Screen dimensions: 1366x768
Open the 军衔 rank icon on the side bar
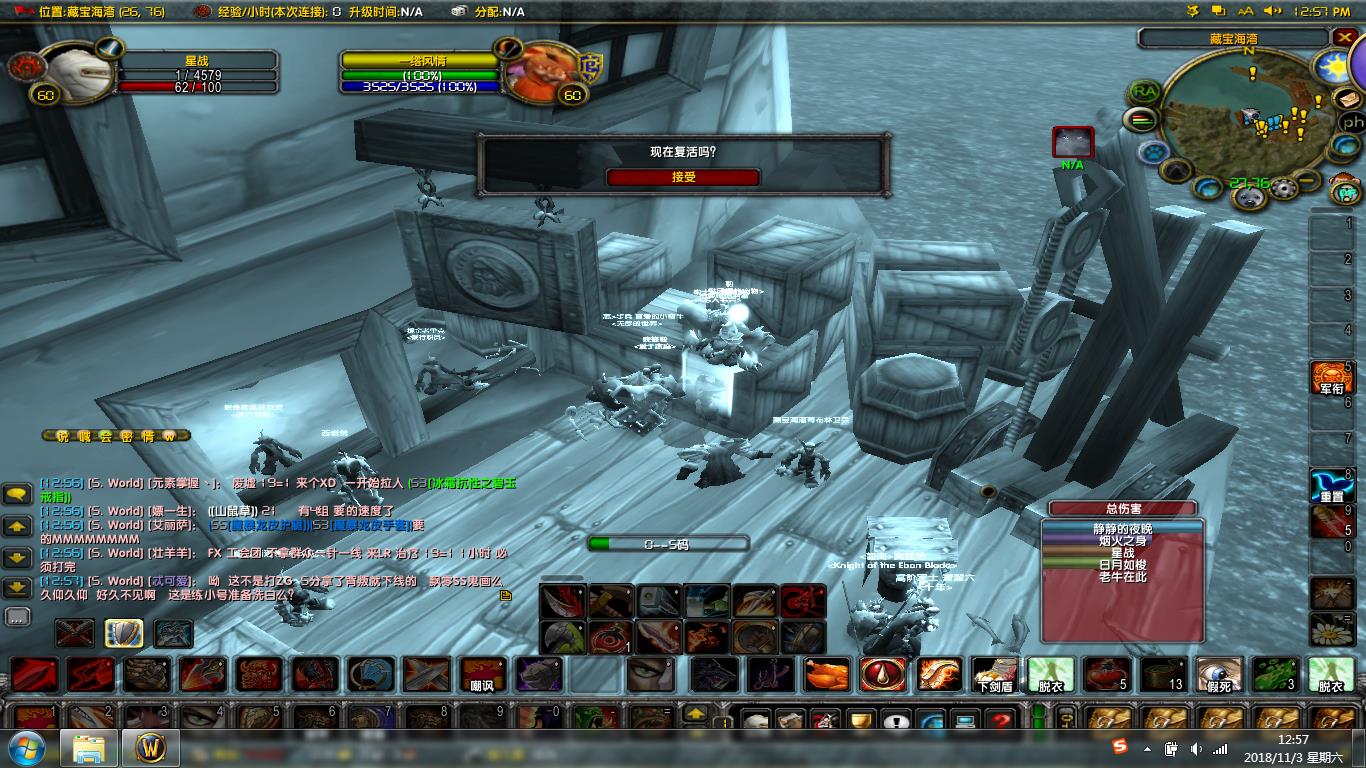1331,378
